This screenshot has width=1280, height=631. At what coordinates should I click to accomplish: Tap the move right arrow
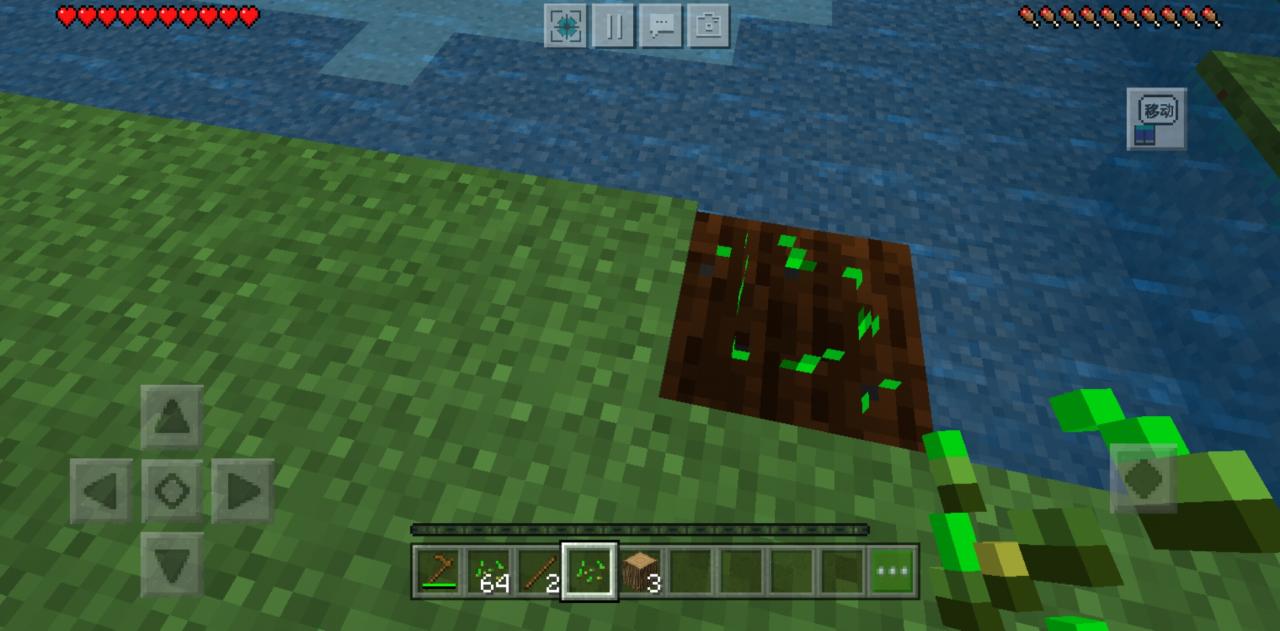(x=243, y=491)
